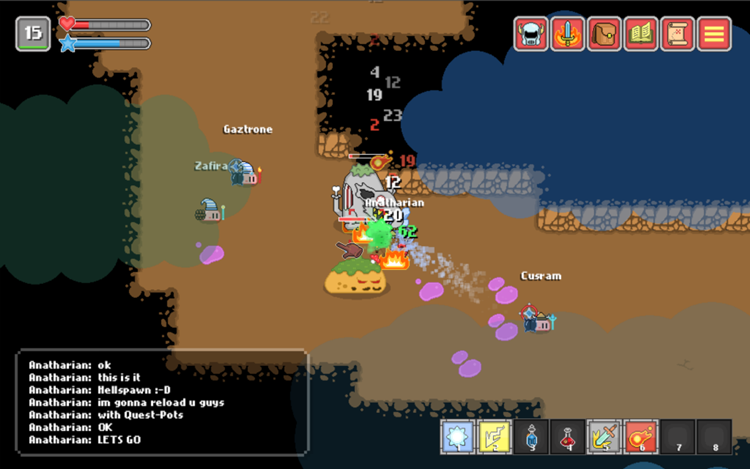Activate the frost burst ability in slot 1
This screenshot has width=750, height=469.
click(459, 437)
